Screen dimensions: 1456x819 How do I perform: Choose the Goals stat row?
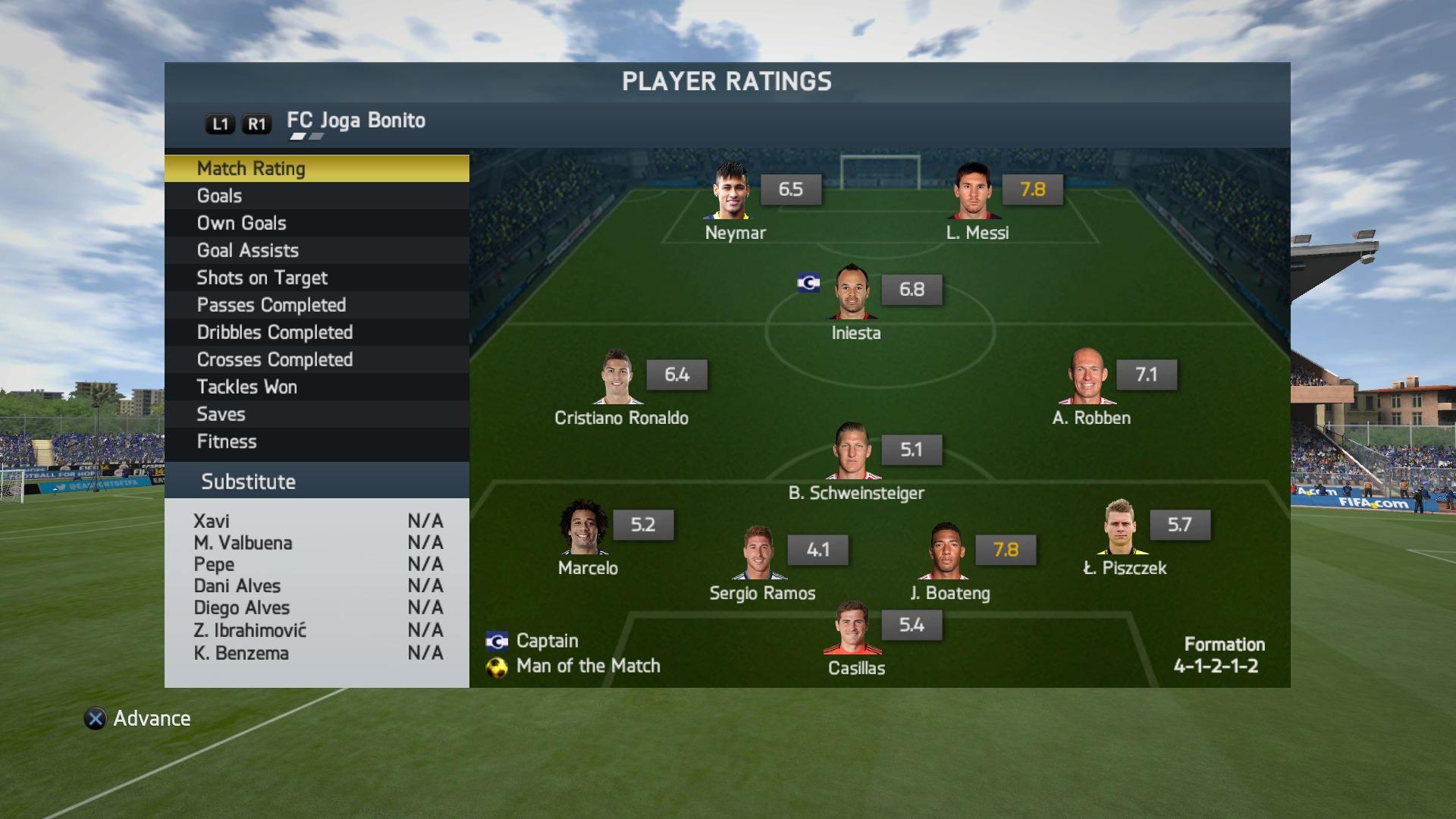click(x=316, y=196)
